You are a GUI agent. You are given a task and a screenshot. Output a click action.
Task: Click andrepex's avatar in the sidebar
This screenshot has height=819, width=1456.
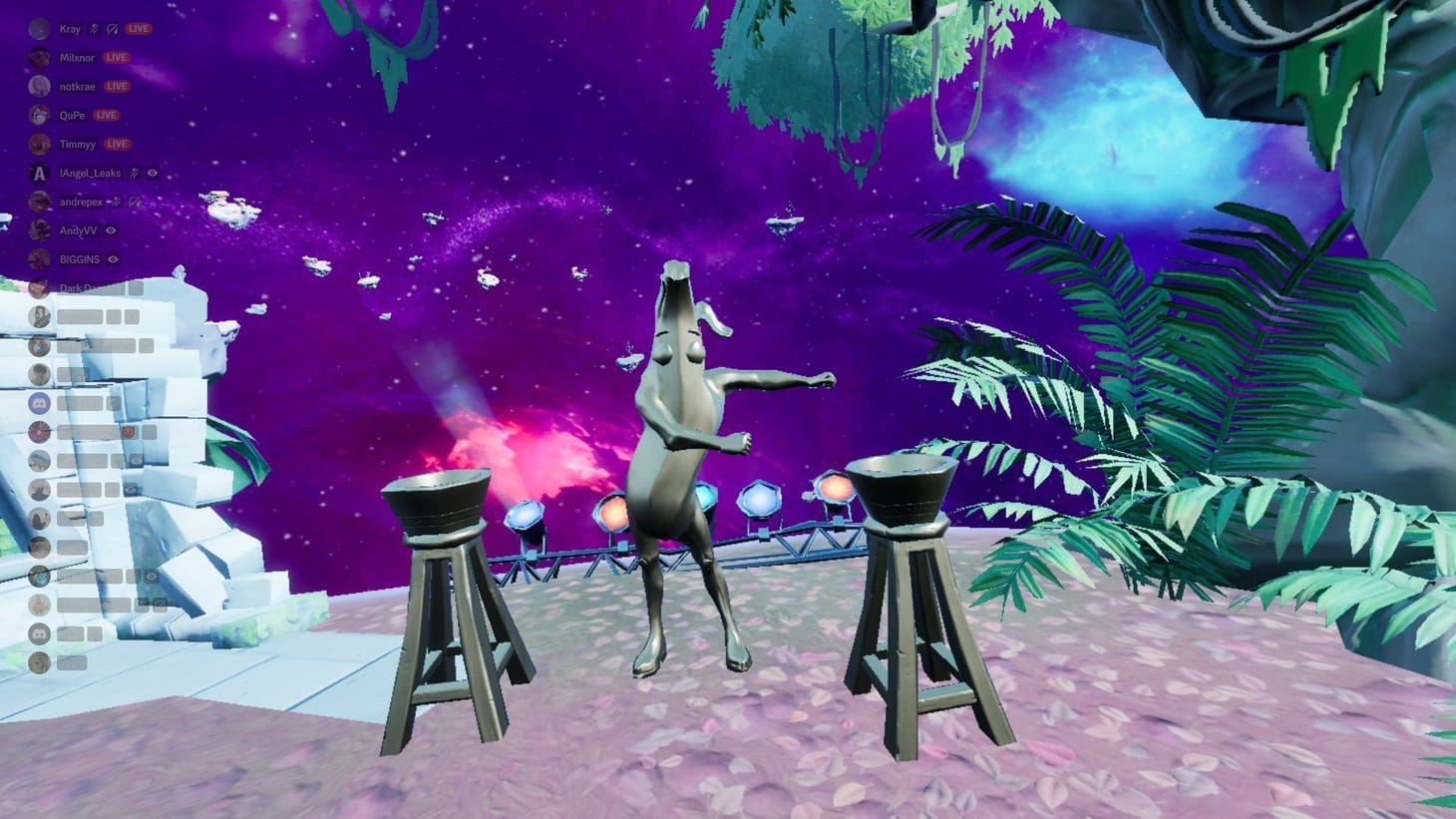(x=38, y=202)
